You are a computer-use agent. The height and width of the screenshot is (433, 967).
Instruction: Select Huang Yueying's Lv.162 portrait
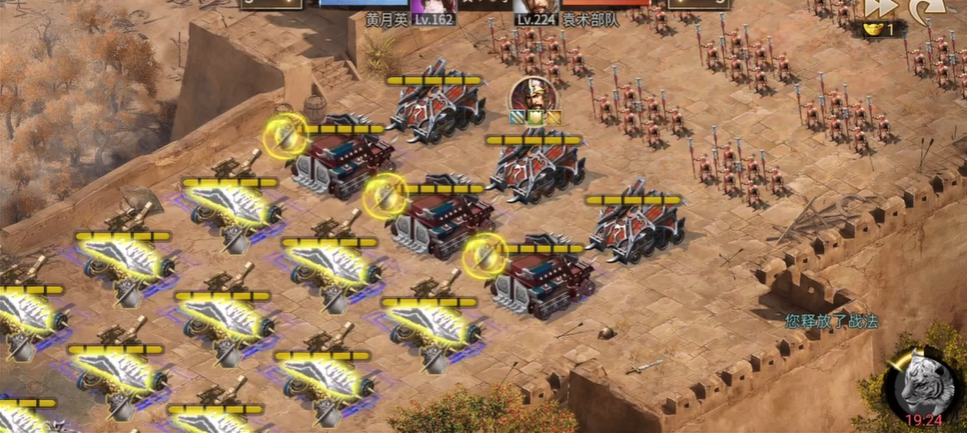point(432,7)
